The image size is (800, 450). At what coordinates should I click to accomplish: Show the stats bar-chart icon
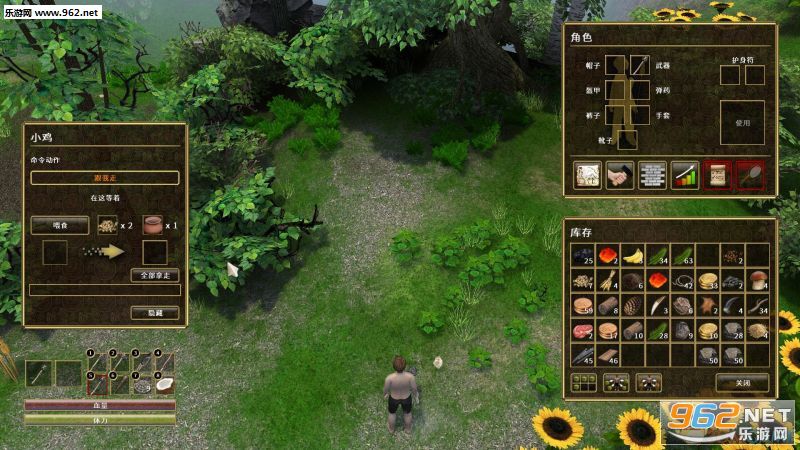[684, 174]
